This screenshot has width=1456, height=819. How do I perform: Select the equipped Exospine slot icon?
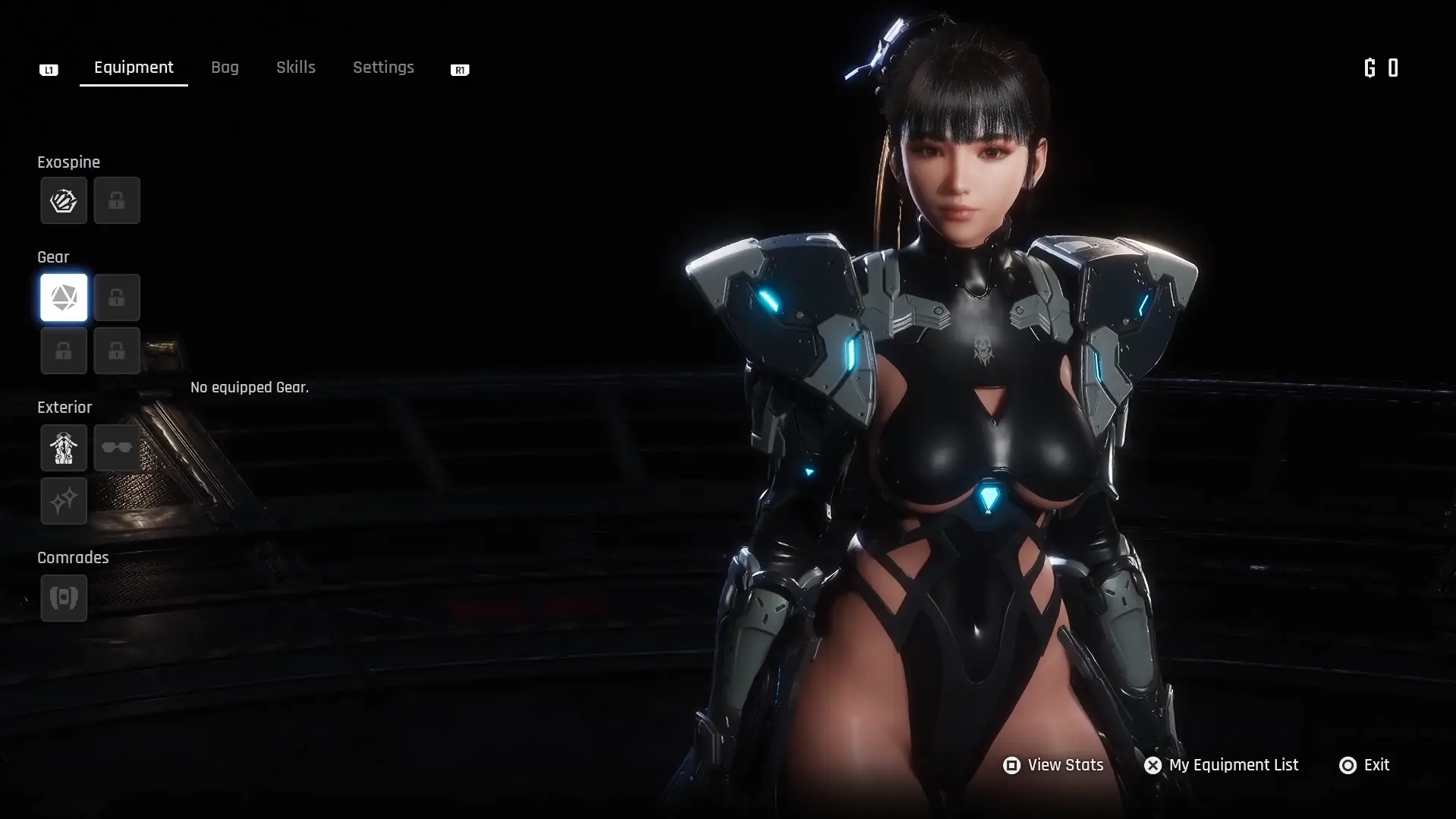point(64,200)
